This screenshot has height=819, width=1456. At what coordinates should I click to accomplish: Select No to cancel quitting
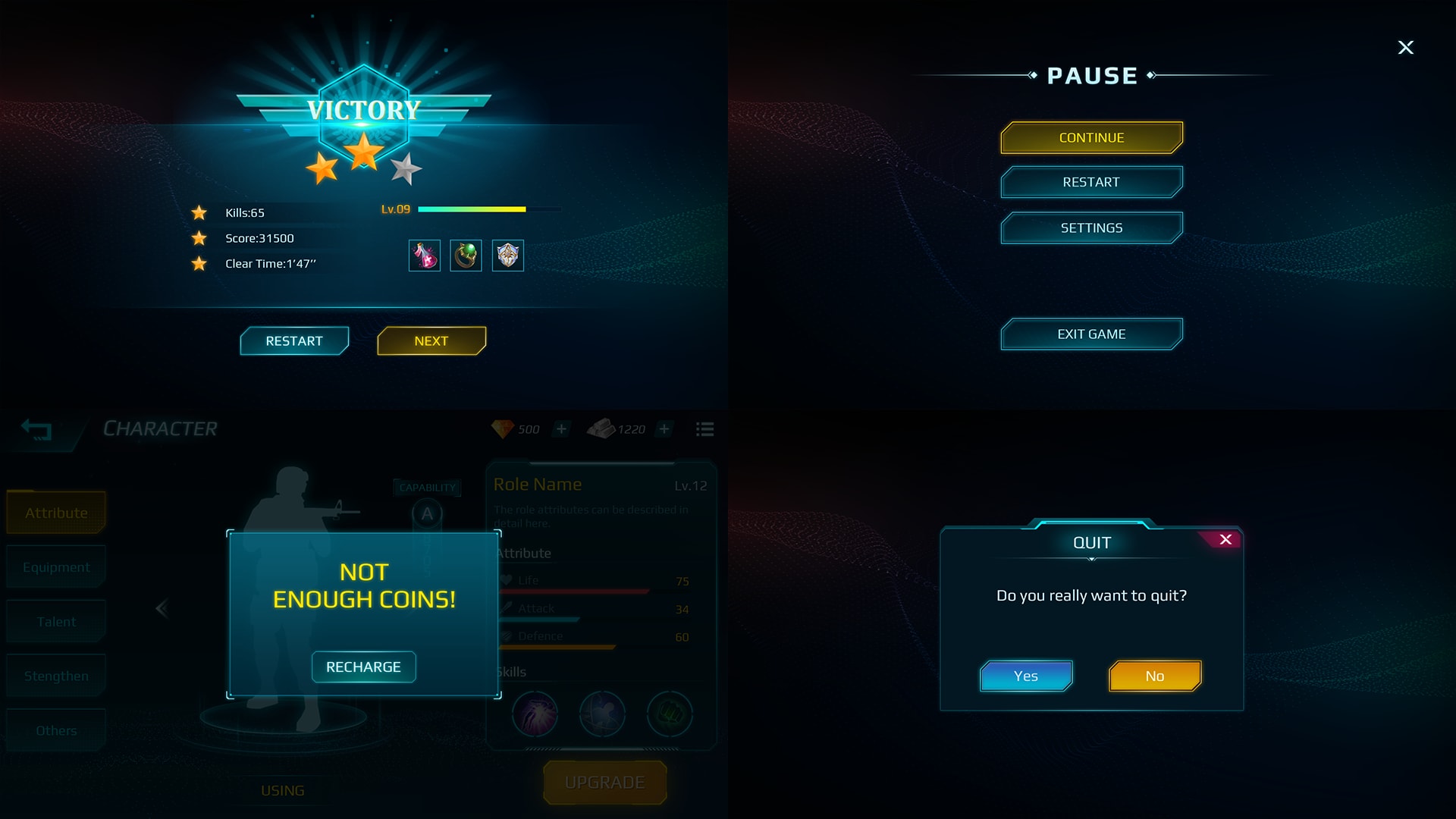click(1154, 676)
